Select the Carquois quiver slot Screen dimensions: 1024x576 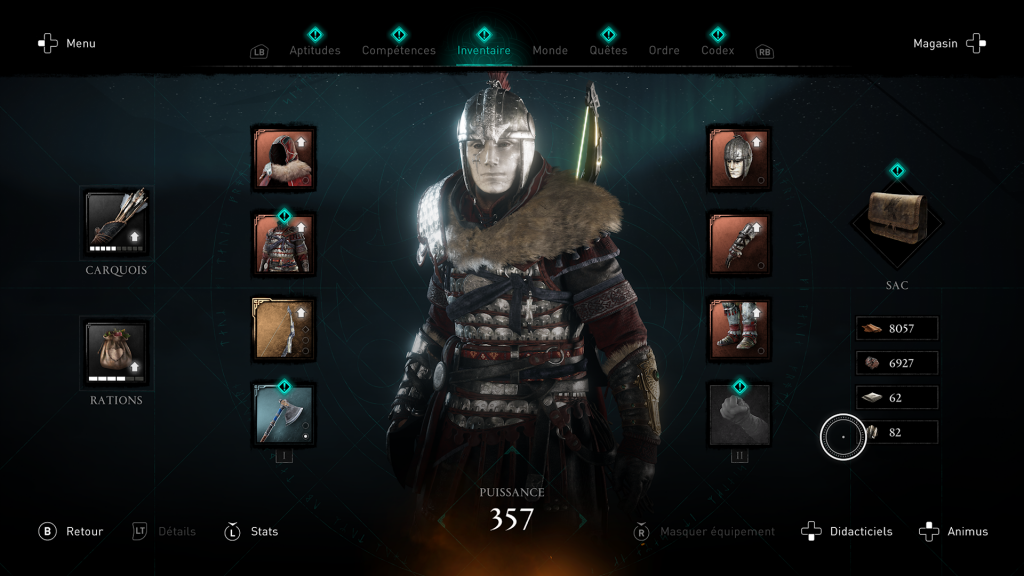[x=116, y=222]
